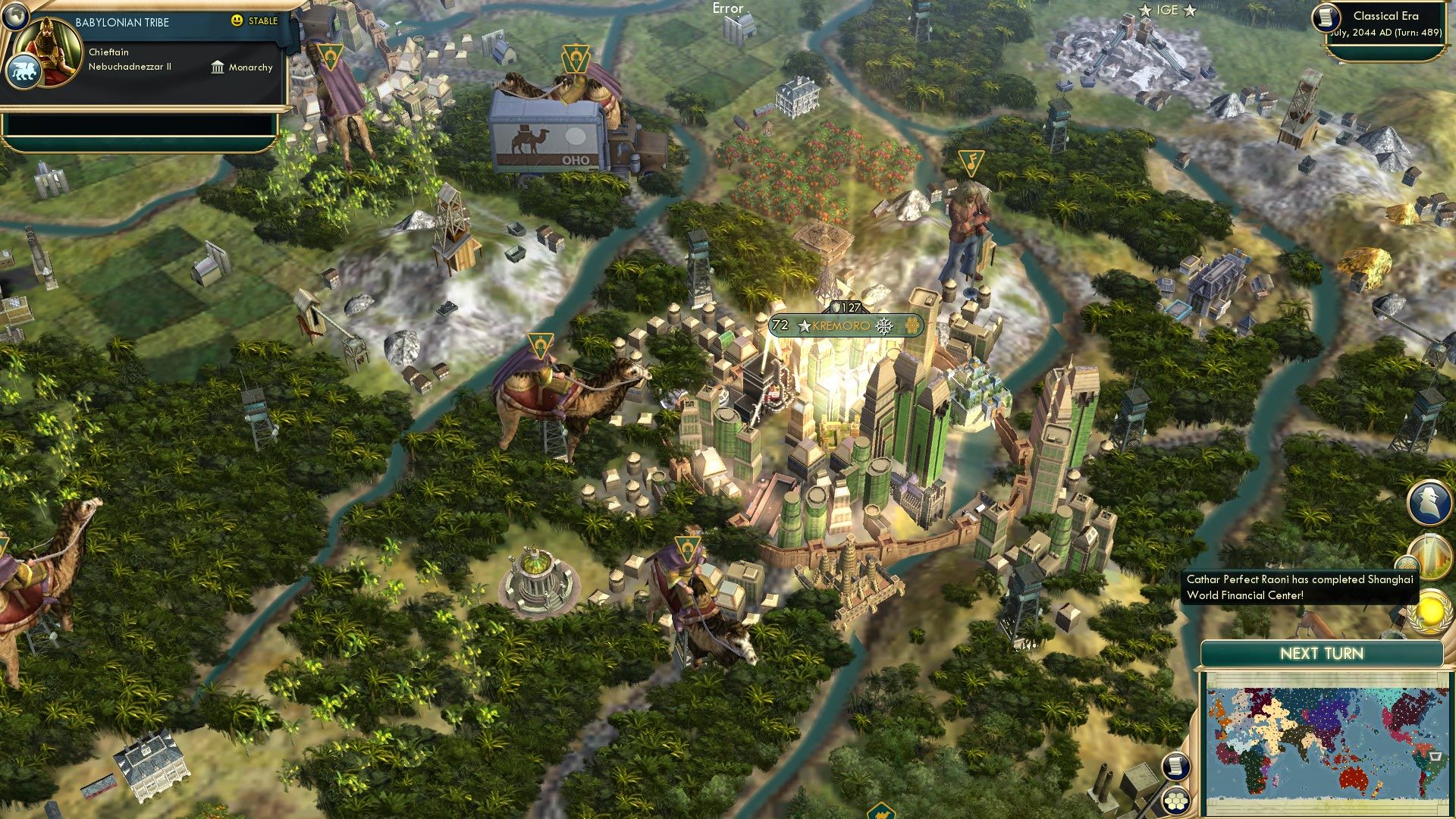
Task: Open the golden laurel sun notification
Action: coord(1429,610)
